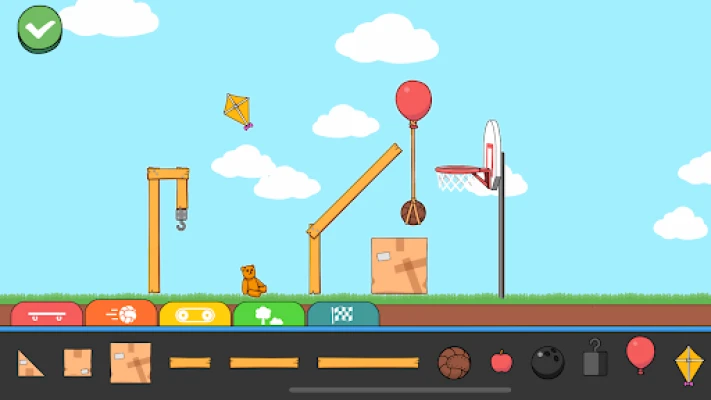The image size is (711, 400).
Task: Open the orange flying ball category tab
Action: [x=121, y=314]
